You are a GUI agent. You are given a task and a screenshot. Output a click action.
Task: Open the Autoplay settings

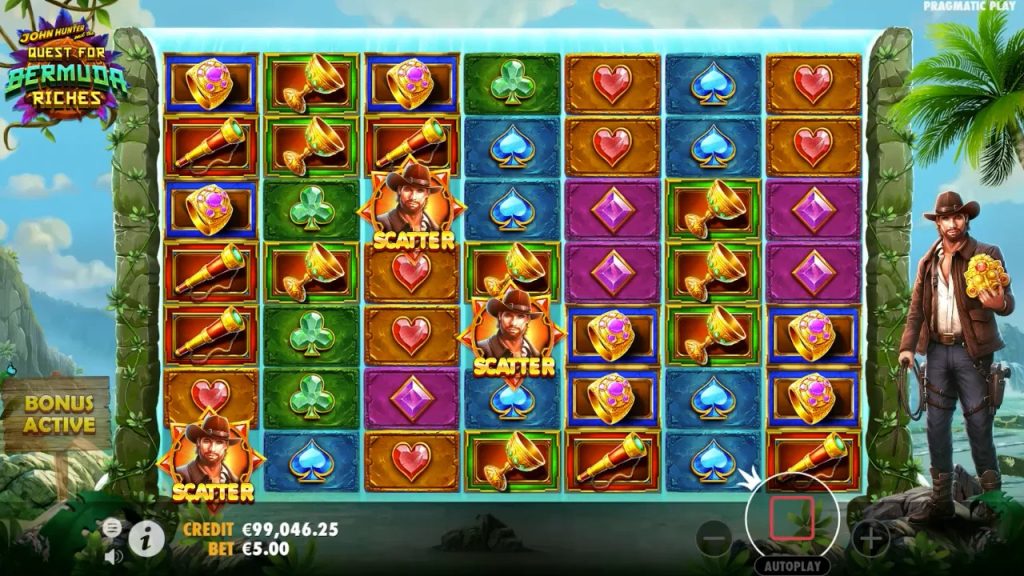point(790,565)
